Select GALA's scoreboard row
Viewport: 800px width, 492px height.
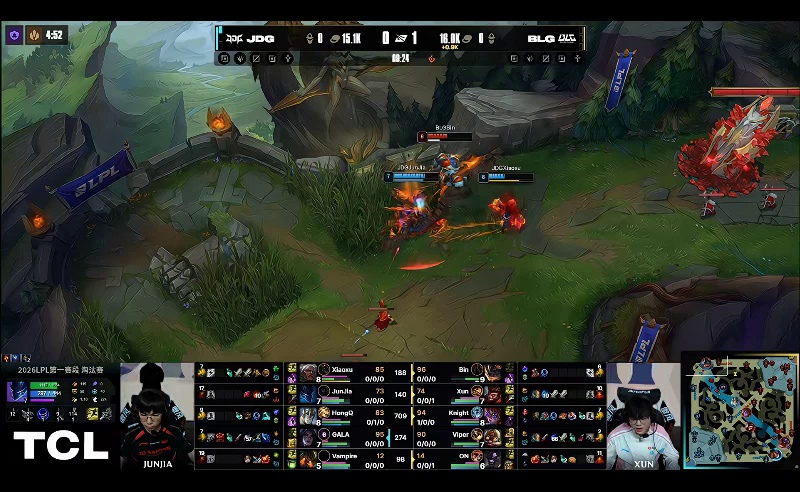click(x=345, y=435)
